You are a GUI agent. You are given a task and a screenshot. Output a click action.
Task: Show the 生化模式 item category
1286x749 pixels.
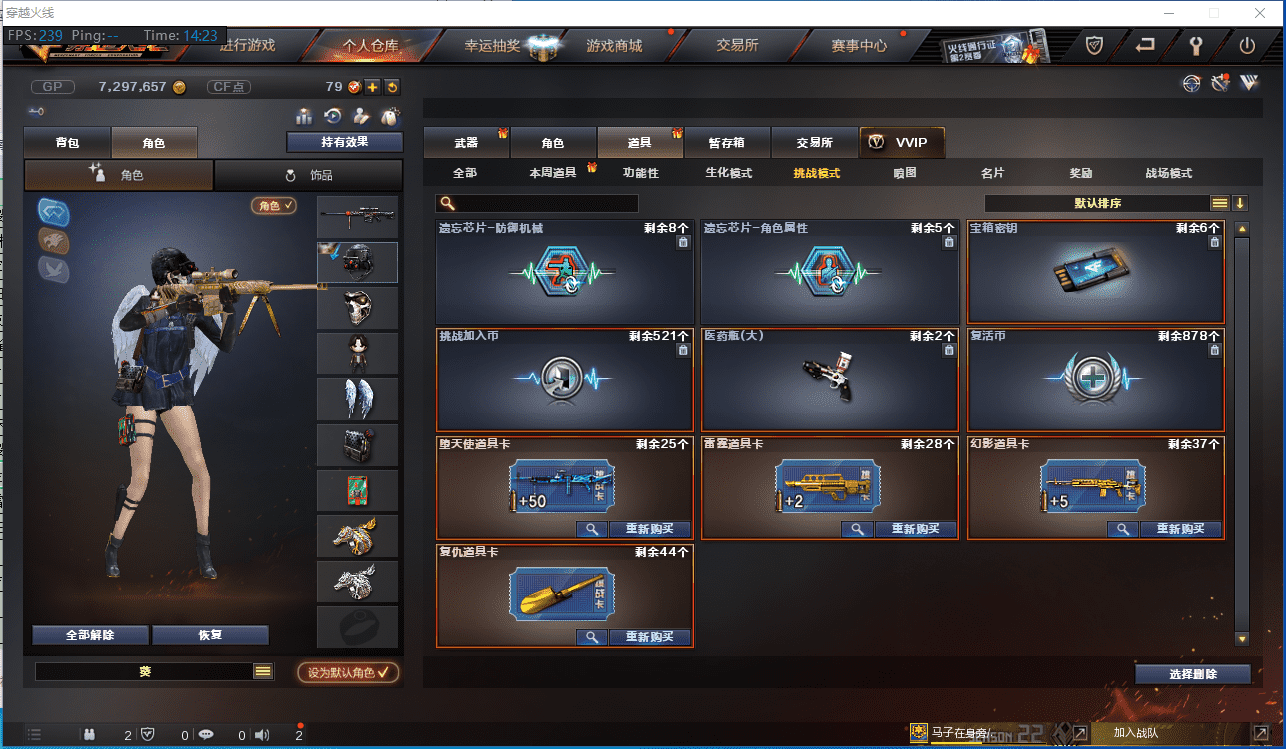coord(728,173)
